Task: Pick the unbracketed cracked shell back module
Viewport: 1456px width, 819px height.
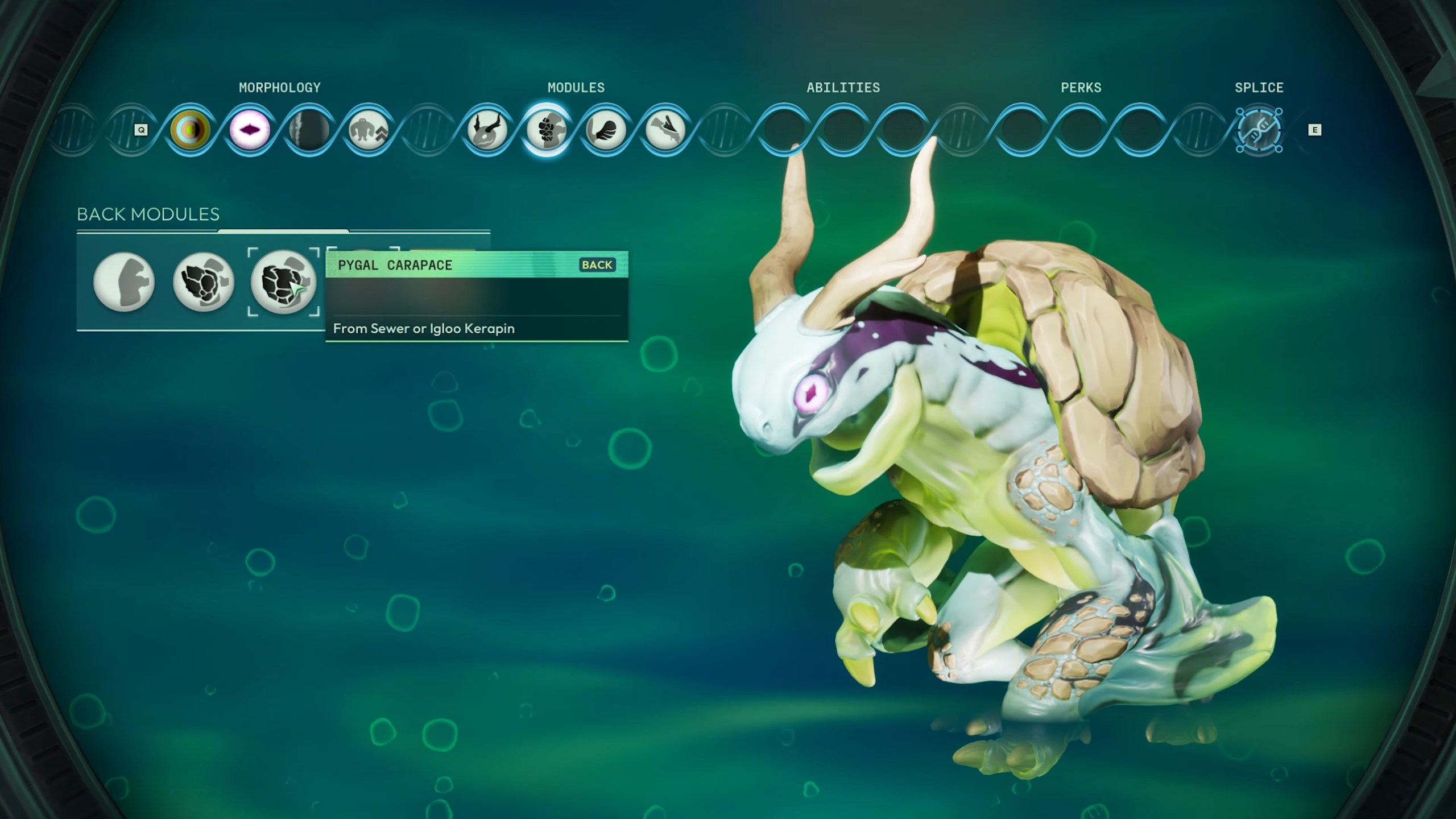Action: (x=204, y=282)
